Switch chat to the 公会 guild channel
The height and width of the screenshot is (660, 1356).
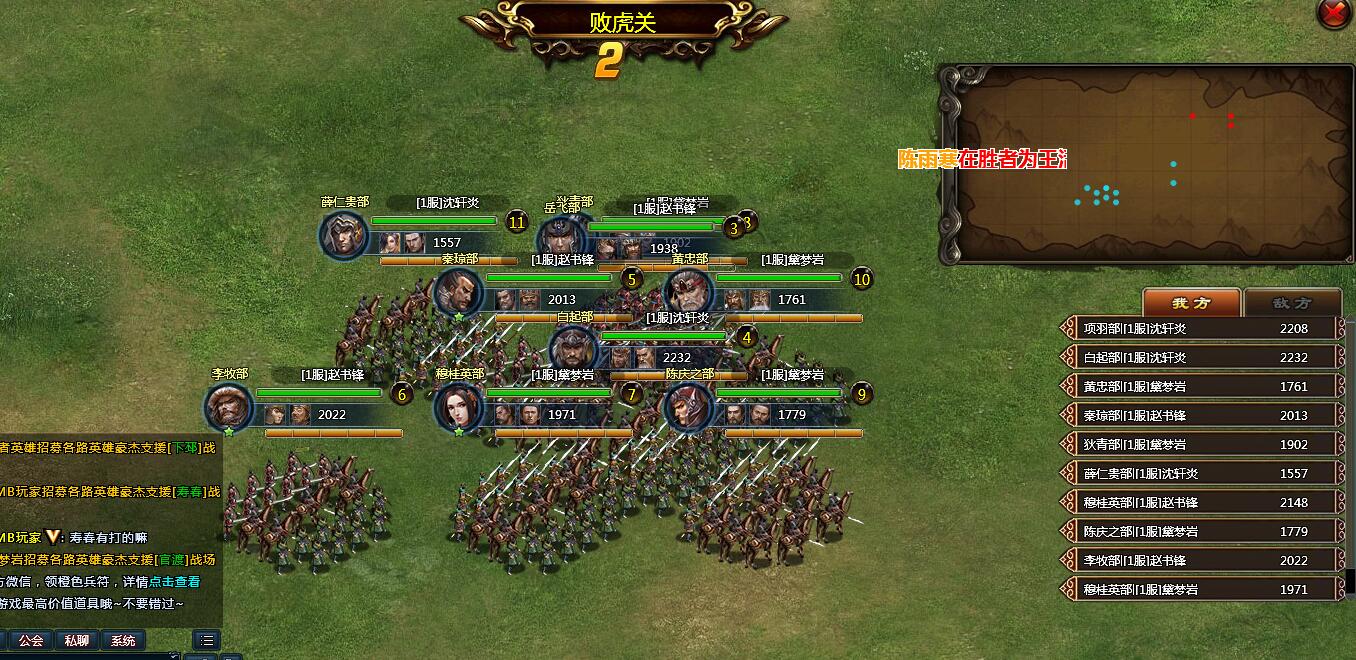pos(31,640)
